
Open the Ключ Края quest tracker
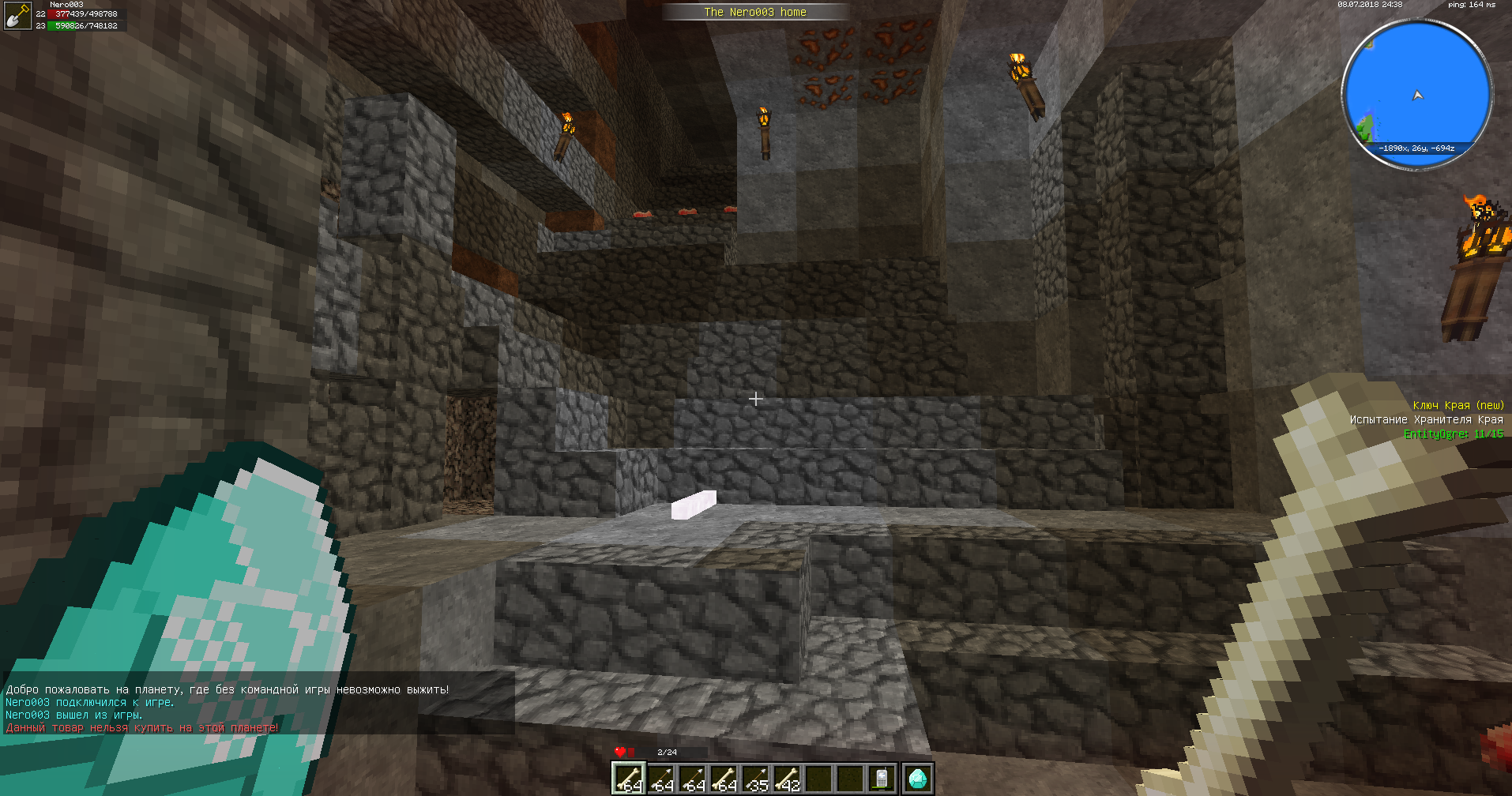(x=1457, y=406)
